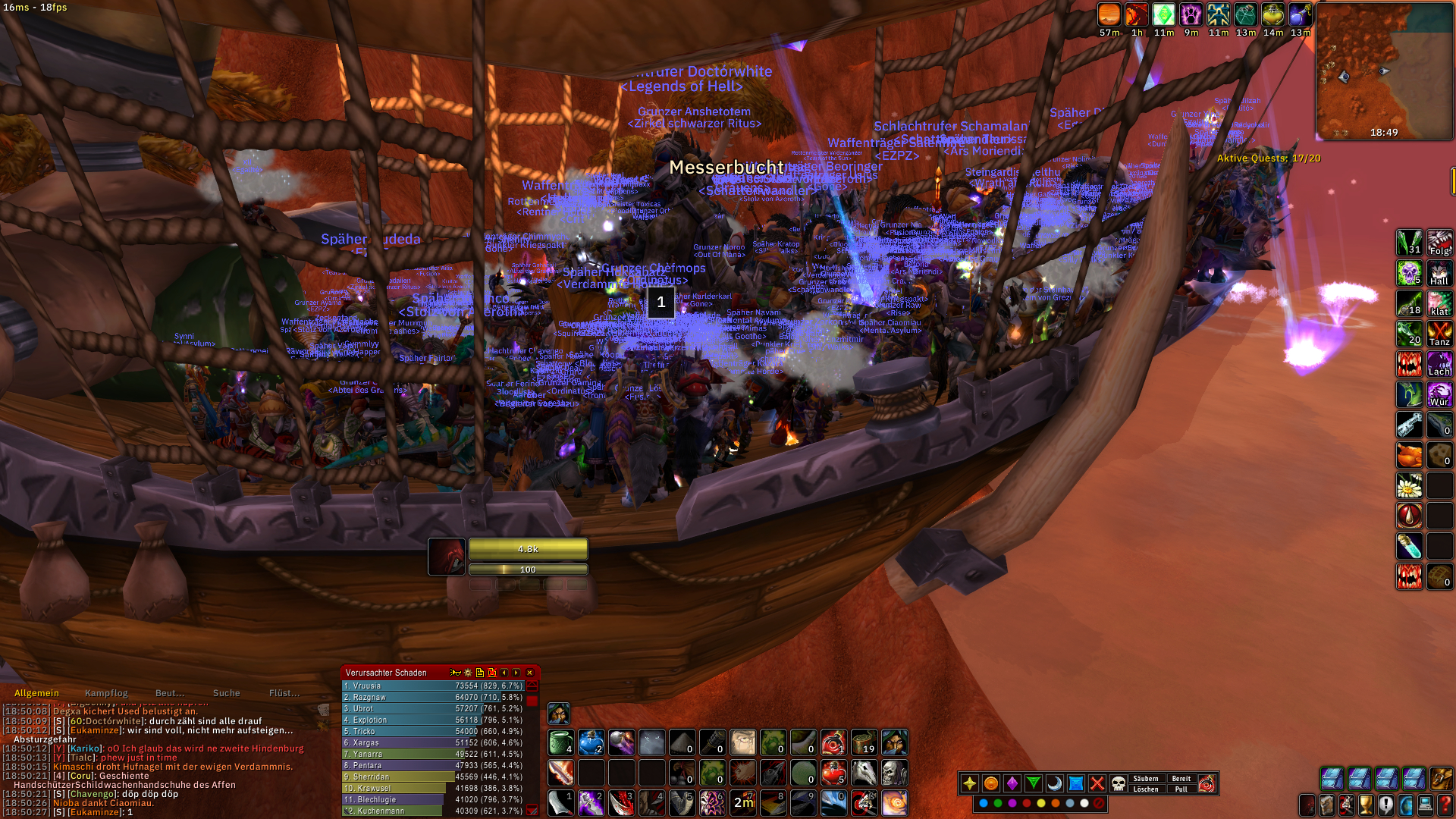
Task: Open the Skada settings gear icon
Action: pyautogui.click(x=467, y=672)
